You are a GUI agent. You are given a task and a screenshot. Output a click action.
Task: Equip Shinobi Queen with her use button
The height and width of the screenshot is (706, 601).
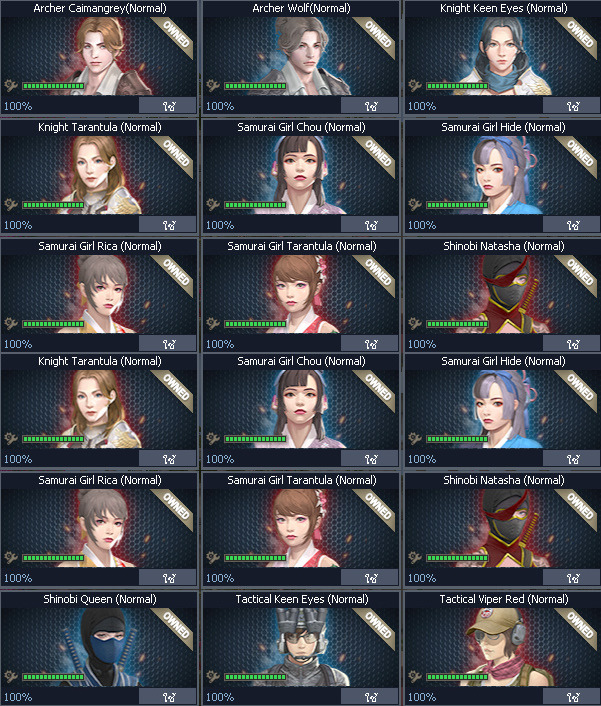[x=167, y=697]
